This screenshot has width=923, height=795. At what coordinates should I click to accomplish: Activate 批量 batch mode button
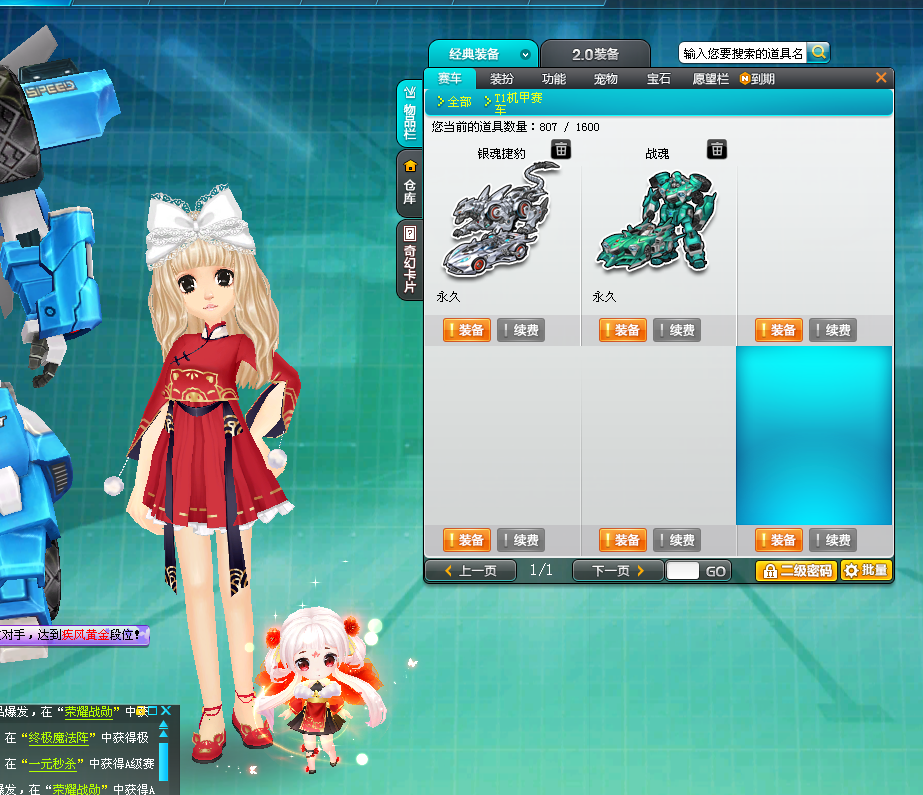tap(866, 571)
